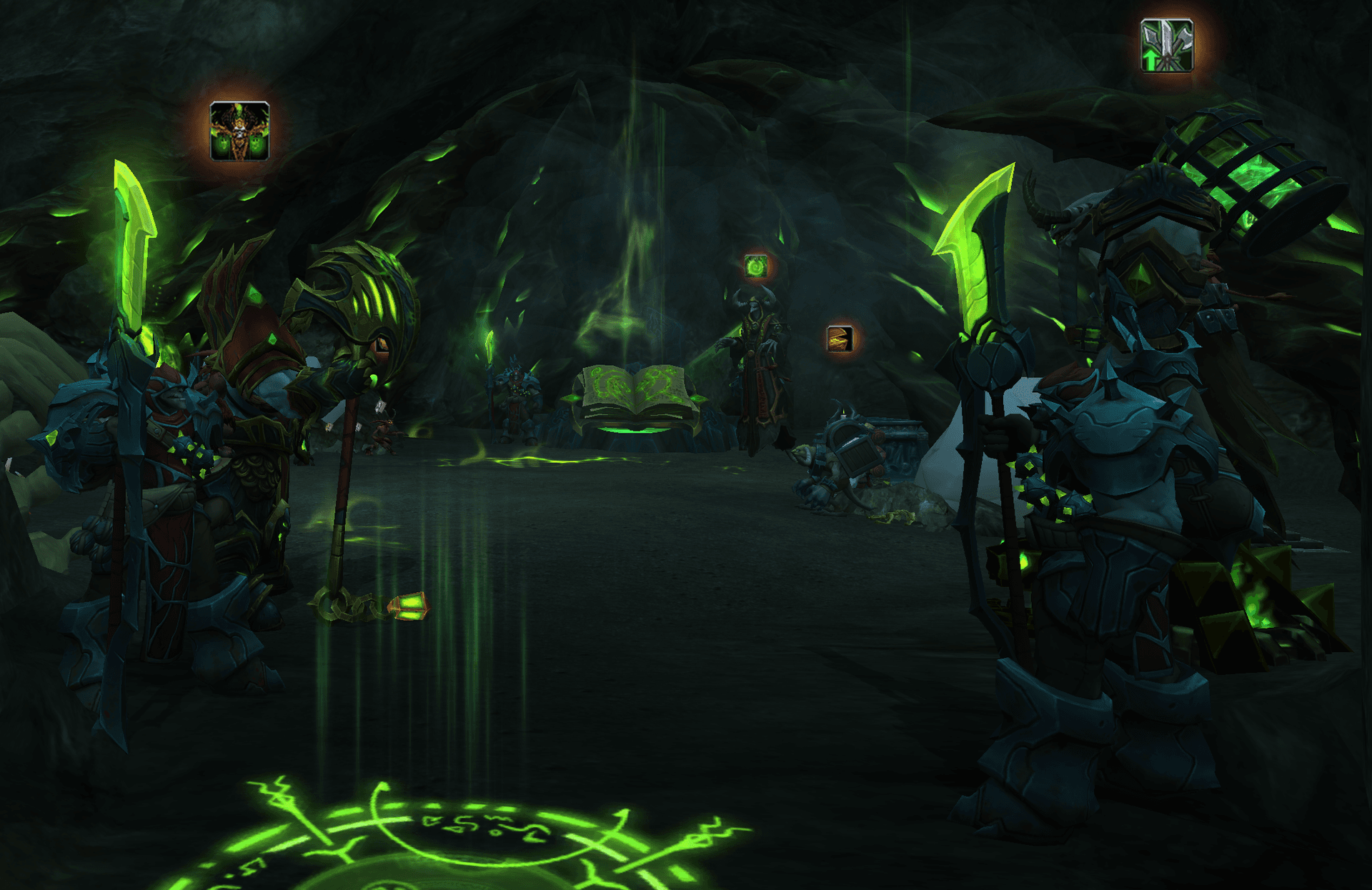This screenshot has width=1372, height=890.
Task: Click the green fel swirl icon
Action: (755, 266)
